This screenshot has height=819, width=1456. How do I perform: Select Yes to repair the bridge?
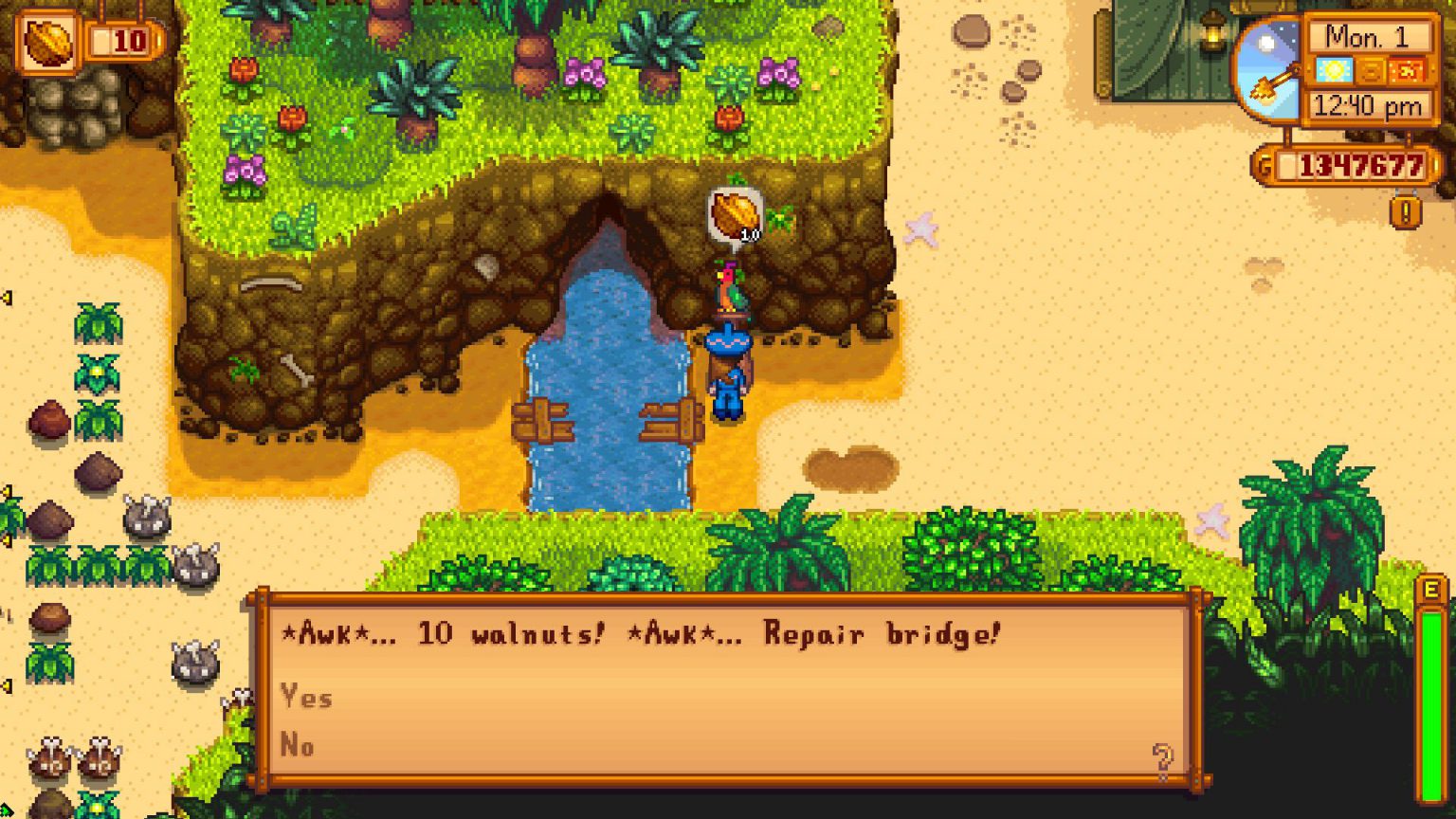(305, 698)
